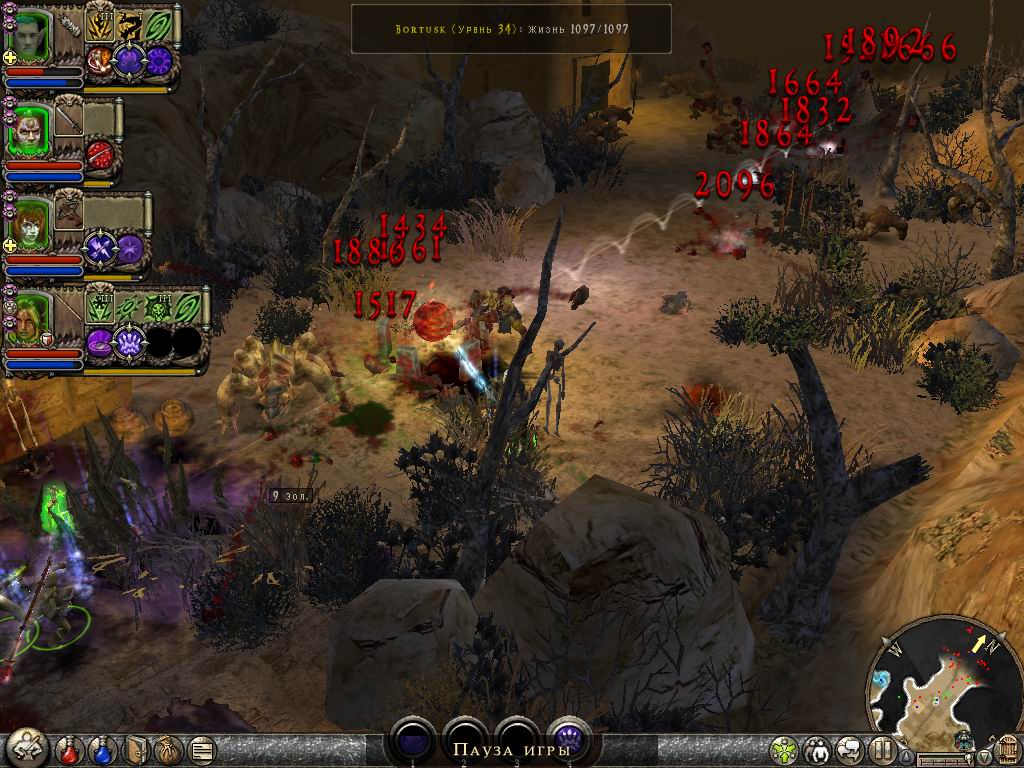Open the inventory sack button

point(169,748)
